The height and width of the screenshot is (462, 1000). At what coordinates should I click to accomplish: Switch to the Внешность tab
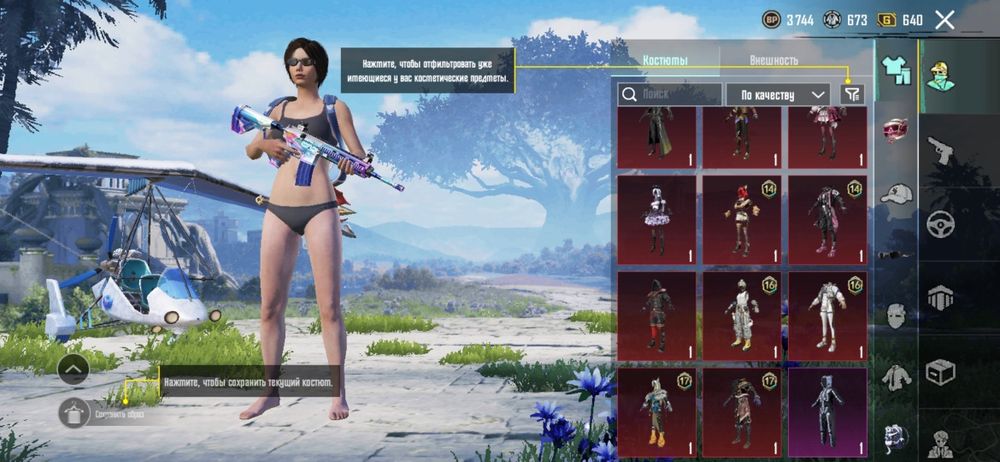[x=773, y=61]
